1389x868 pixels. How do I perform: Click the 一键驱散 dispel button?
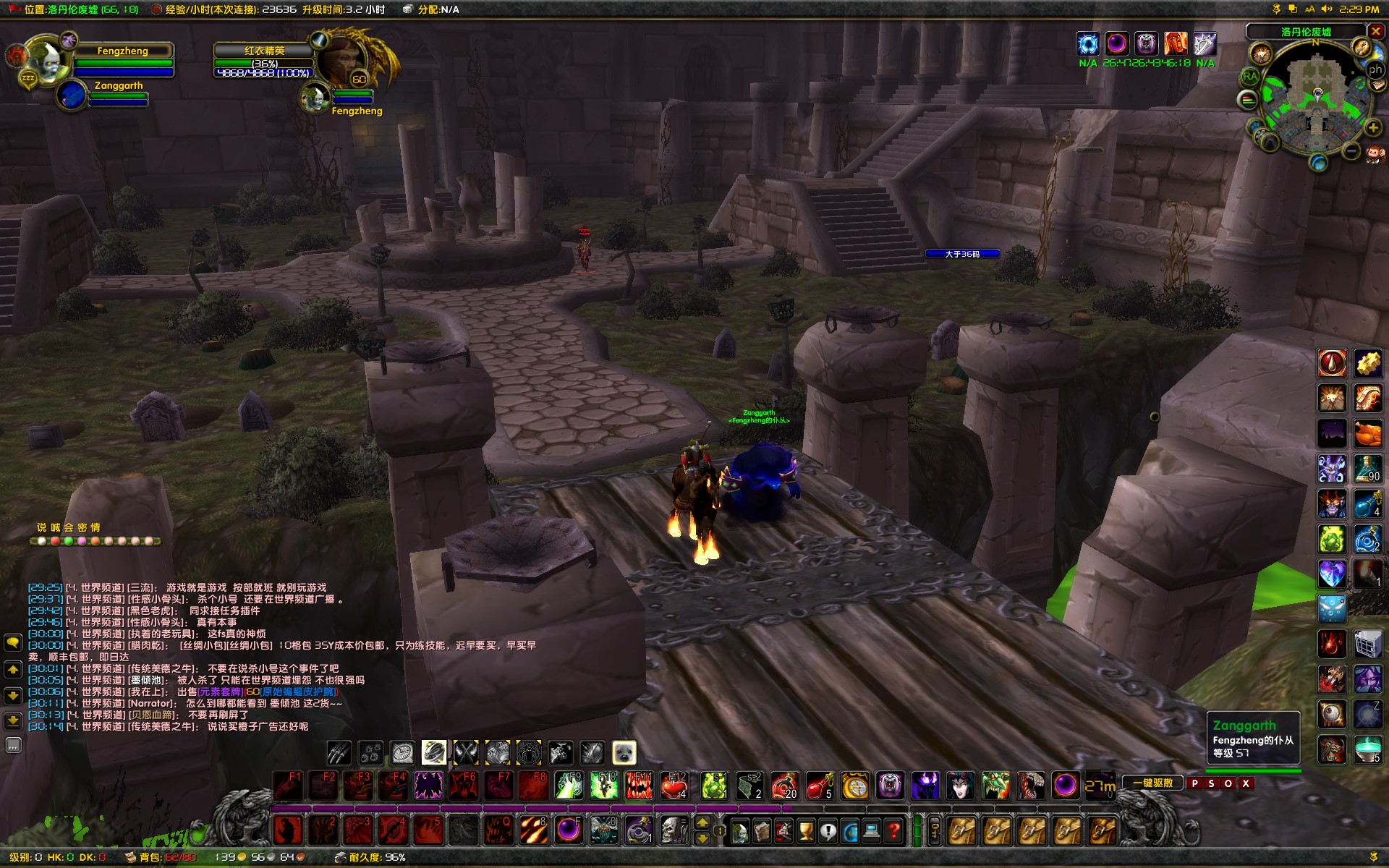1152,783
